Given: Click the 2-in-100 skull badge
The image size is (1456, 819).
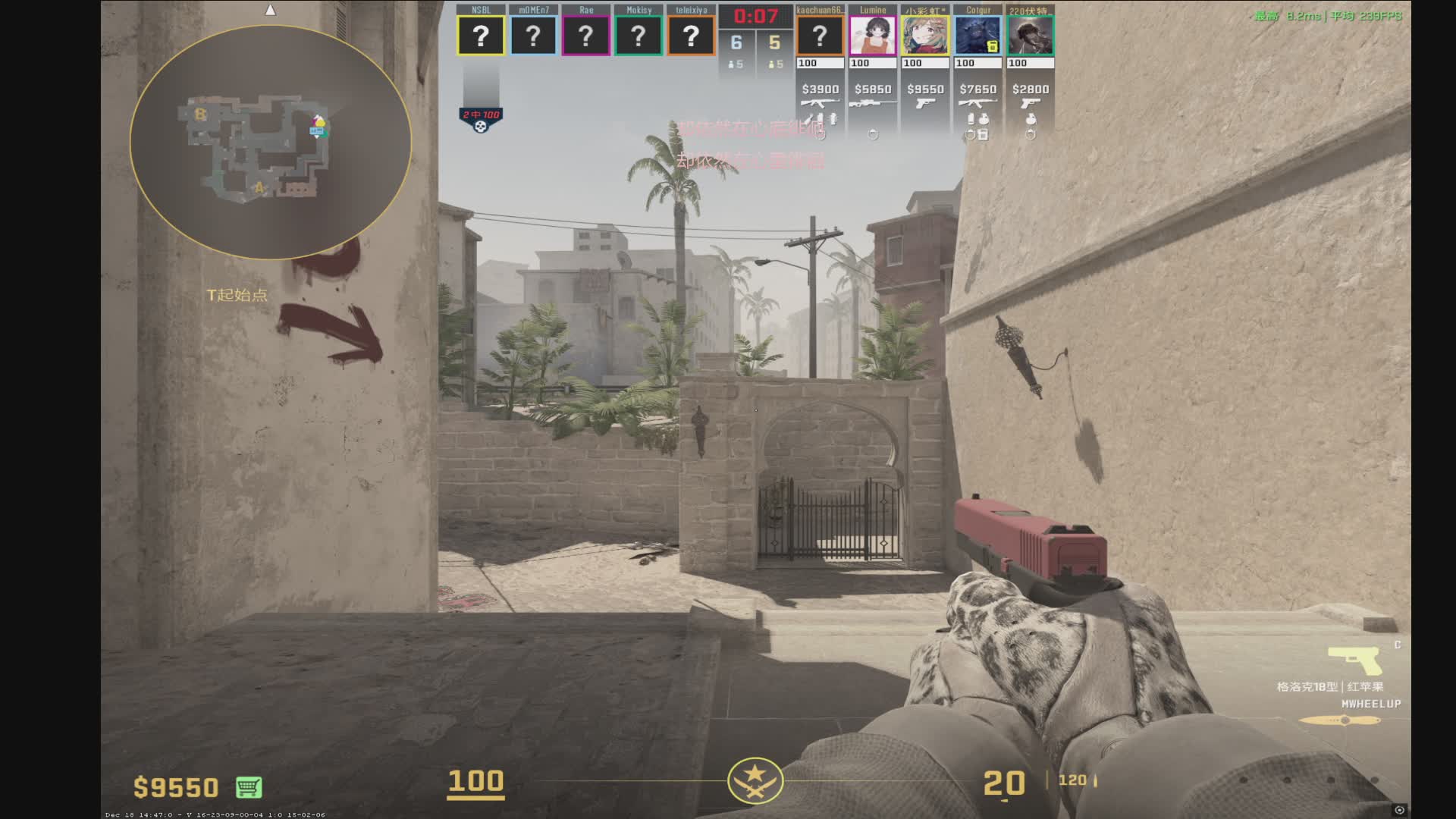Looking at the screenshot, I should (x=481, y=120).
